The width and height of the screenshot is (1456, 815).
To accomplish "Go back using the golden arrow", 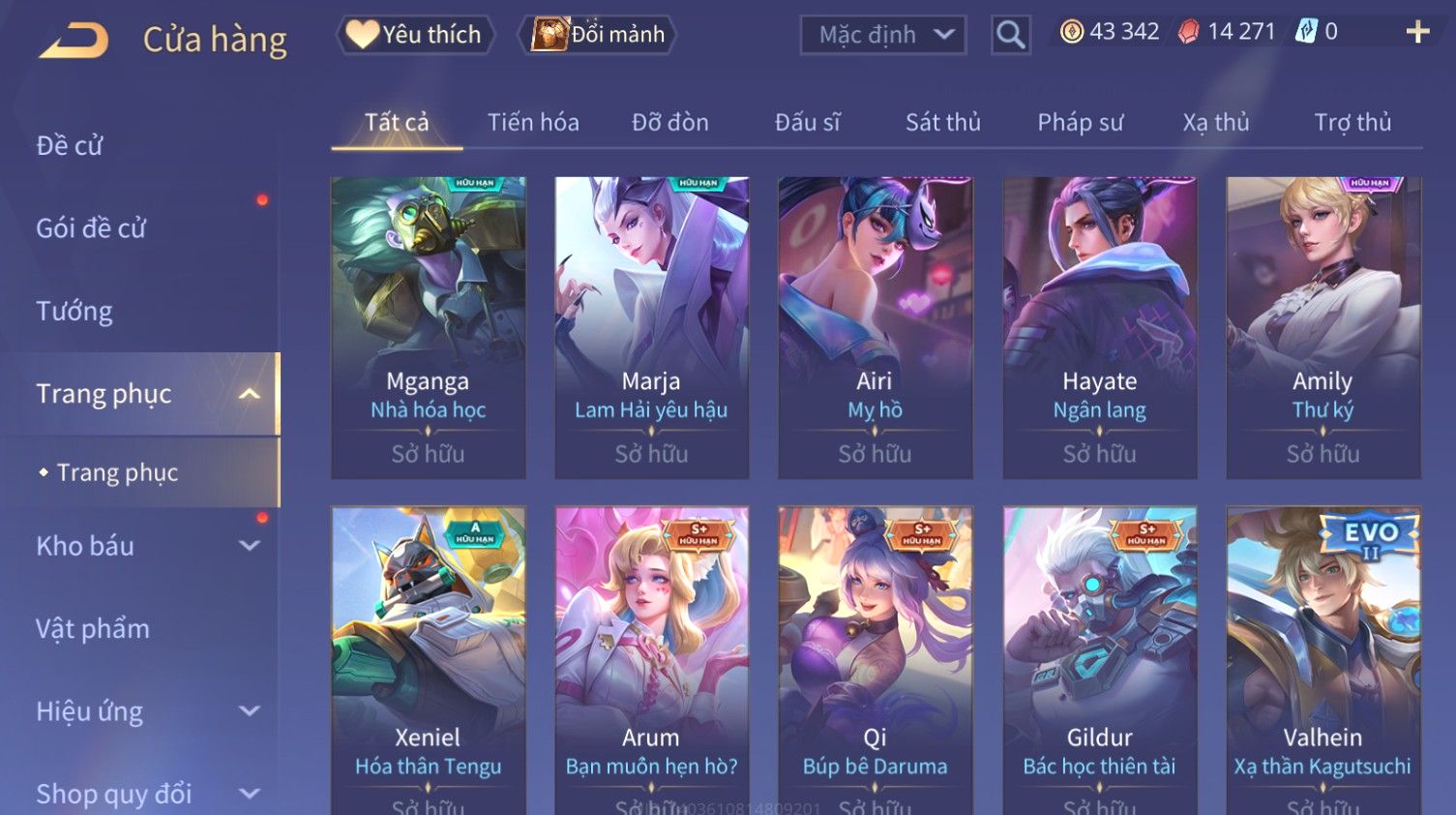I will coord(75,41).
